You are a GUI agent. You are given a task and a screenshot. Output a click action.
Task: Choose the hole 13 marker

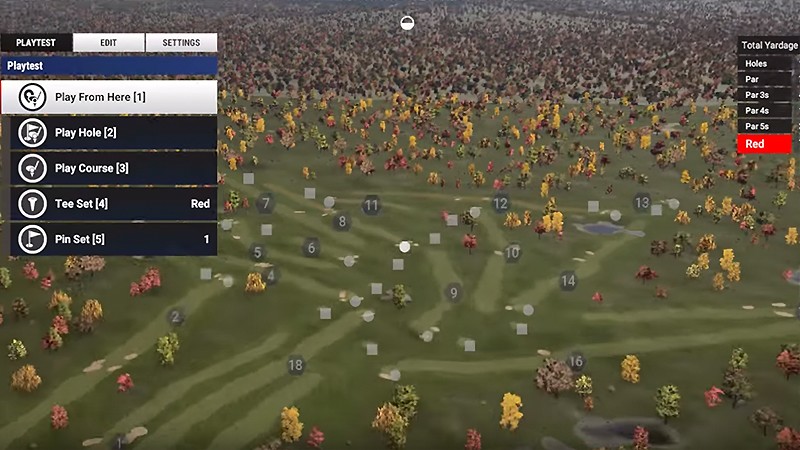click(x=642, y=203)
